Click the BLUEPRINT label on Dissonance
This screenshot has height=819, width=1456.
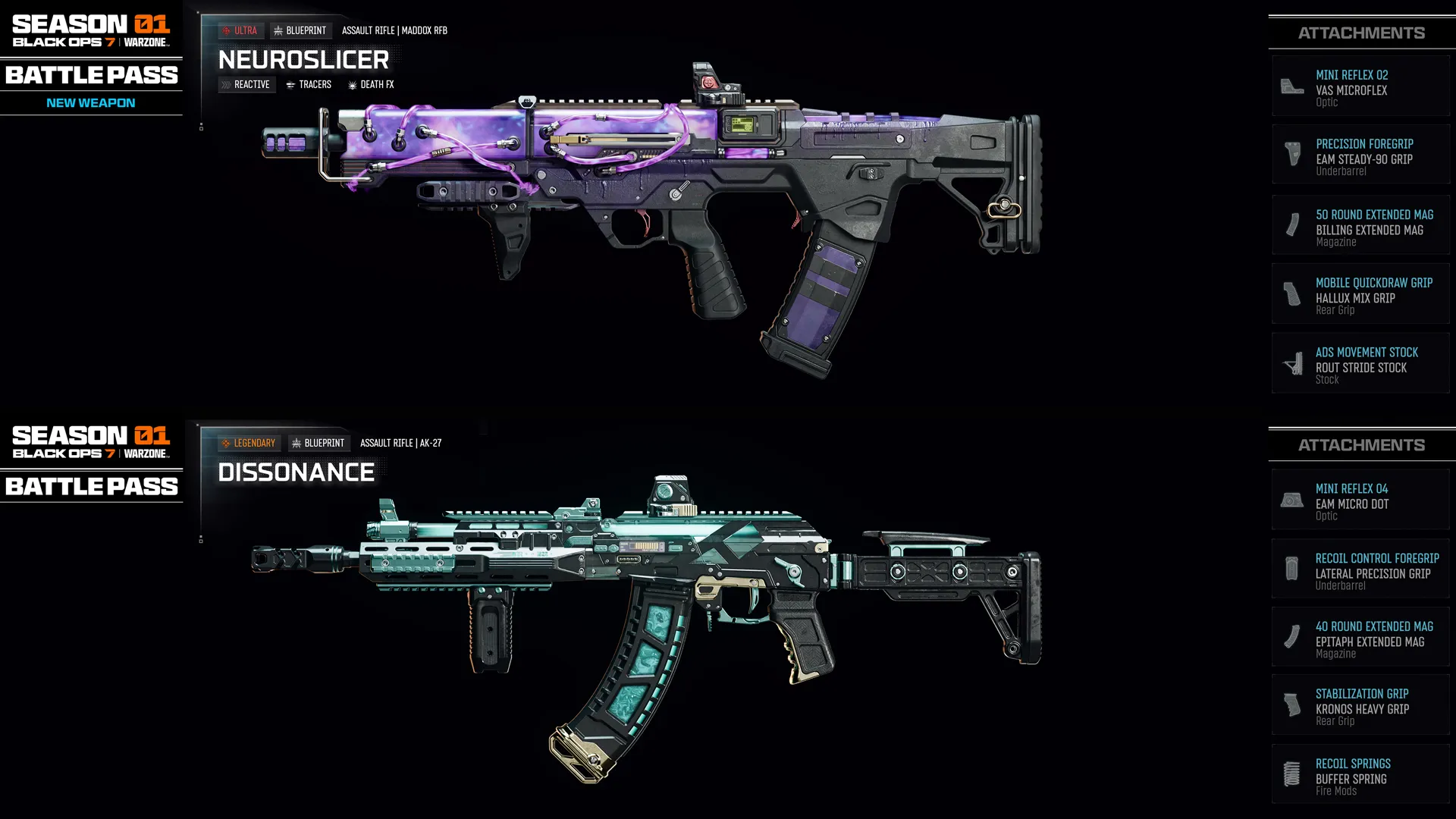click(x=319, y=443)
